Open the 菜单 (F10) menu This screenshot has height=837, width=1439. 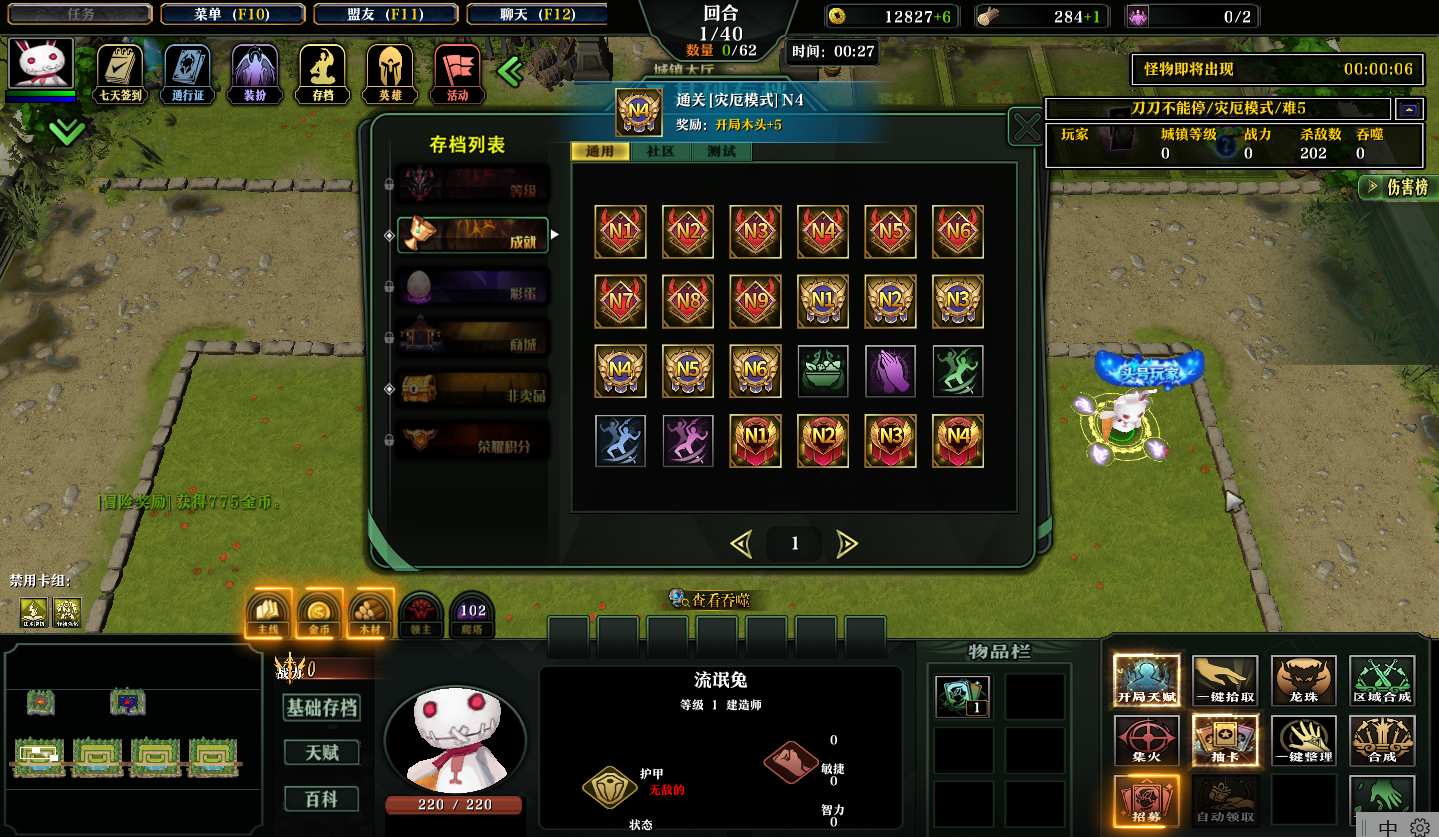(232, 14)
